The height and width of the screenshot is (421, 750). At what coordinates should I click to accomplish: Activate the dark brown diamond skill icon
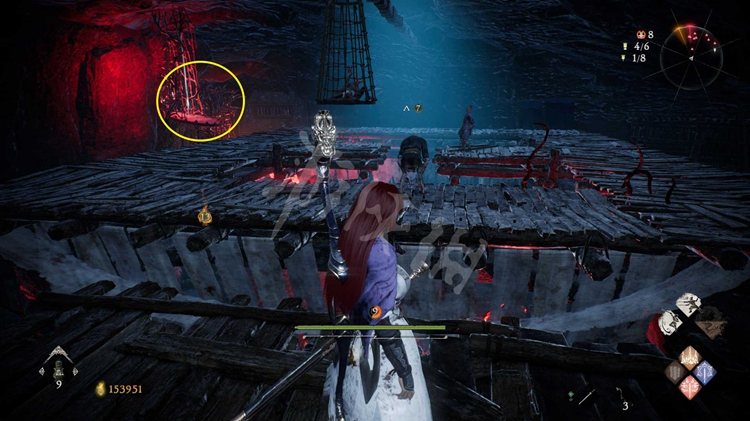[x=674, y=372]
